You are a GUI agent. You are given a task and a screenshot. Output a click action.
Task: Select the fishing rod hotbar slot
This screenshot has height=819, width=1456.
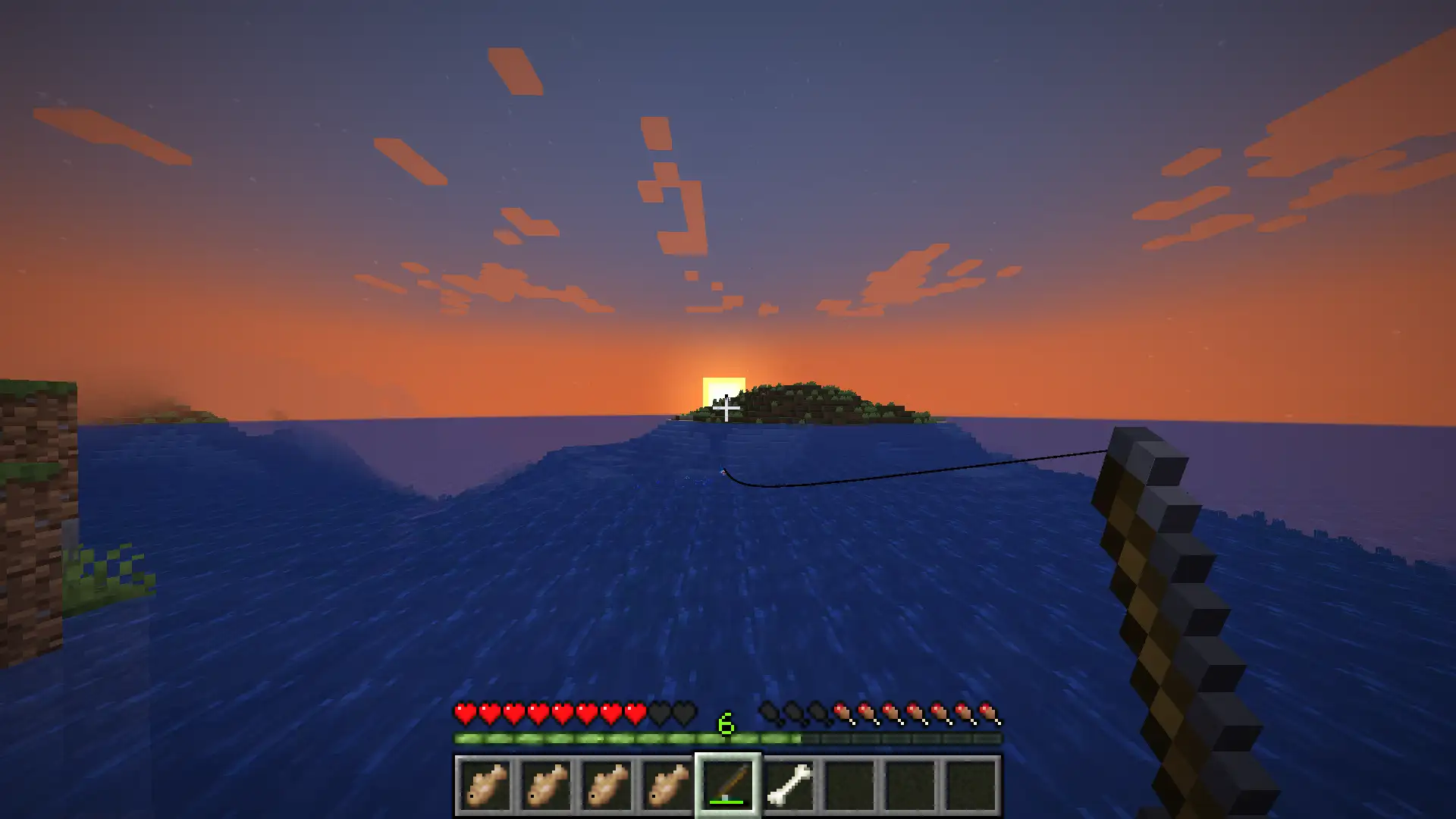click(728, 785)
